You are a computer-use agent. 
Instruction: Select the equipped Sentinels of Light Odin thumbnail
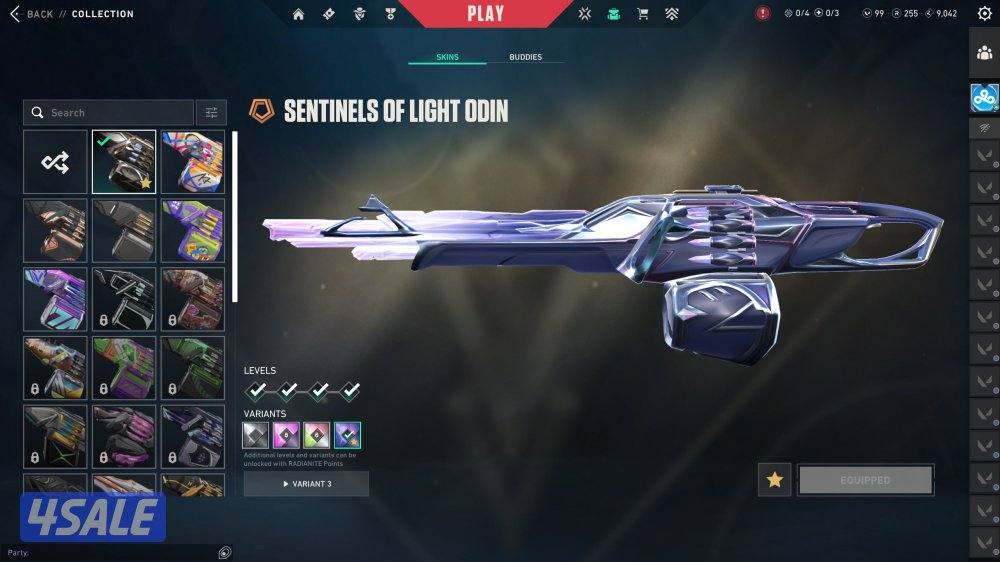pos(124,162)
